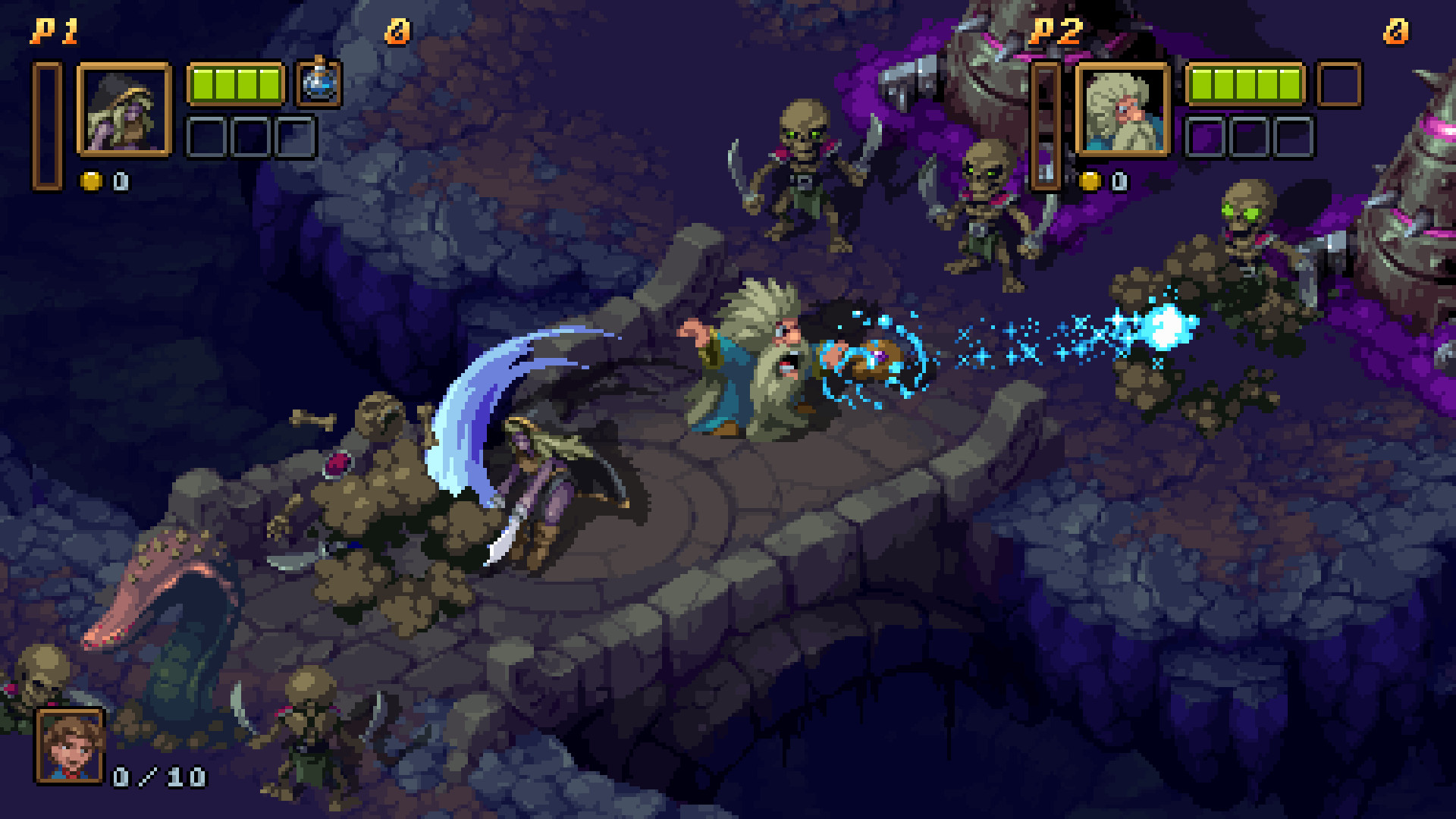The image size is (1456, 819).
Task: Click P2's rightmost empty ability square
Action: (x=1293, y=138)
